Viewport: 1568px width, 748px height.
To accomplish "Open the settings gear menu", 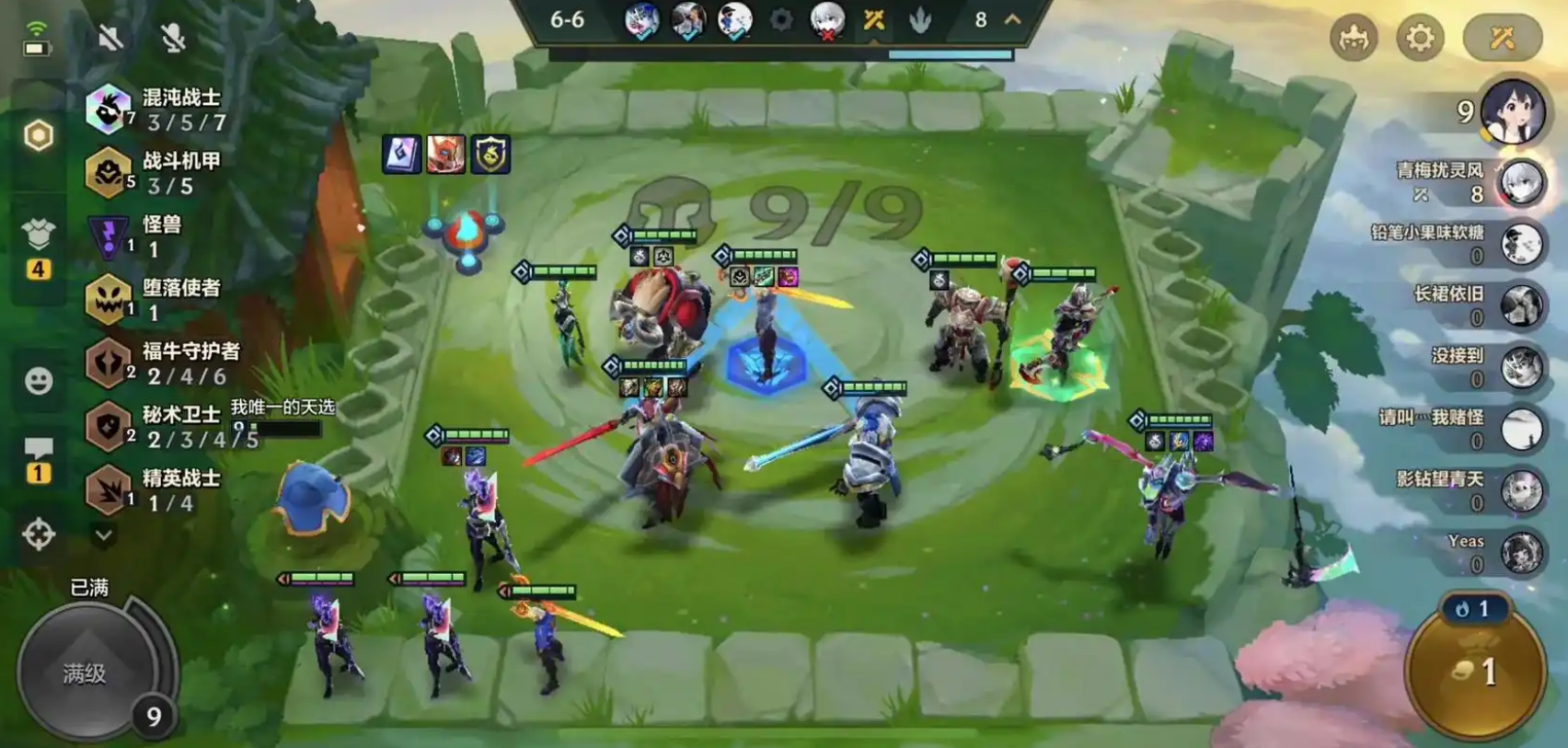I will point(1420,39).
